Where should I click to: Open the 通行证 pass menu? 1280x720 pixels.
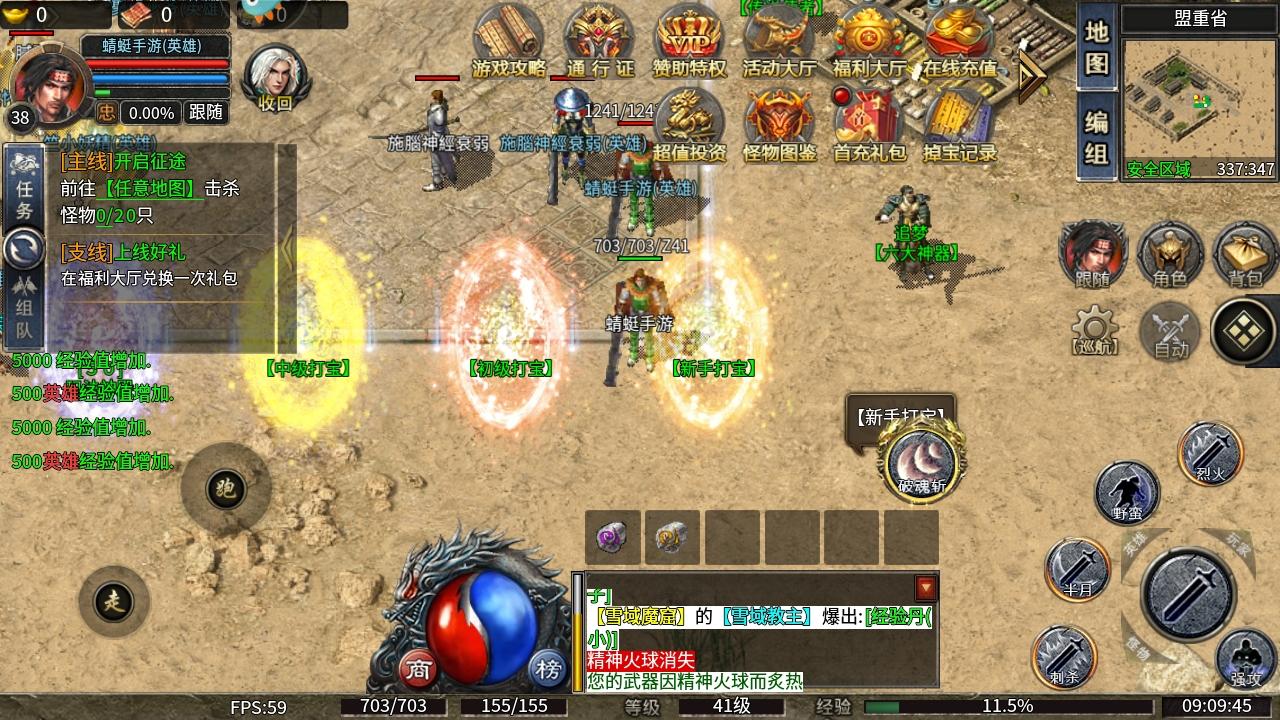[600, 38]
